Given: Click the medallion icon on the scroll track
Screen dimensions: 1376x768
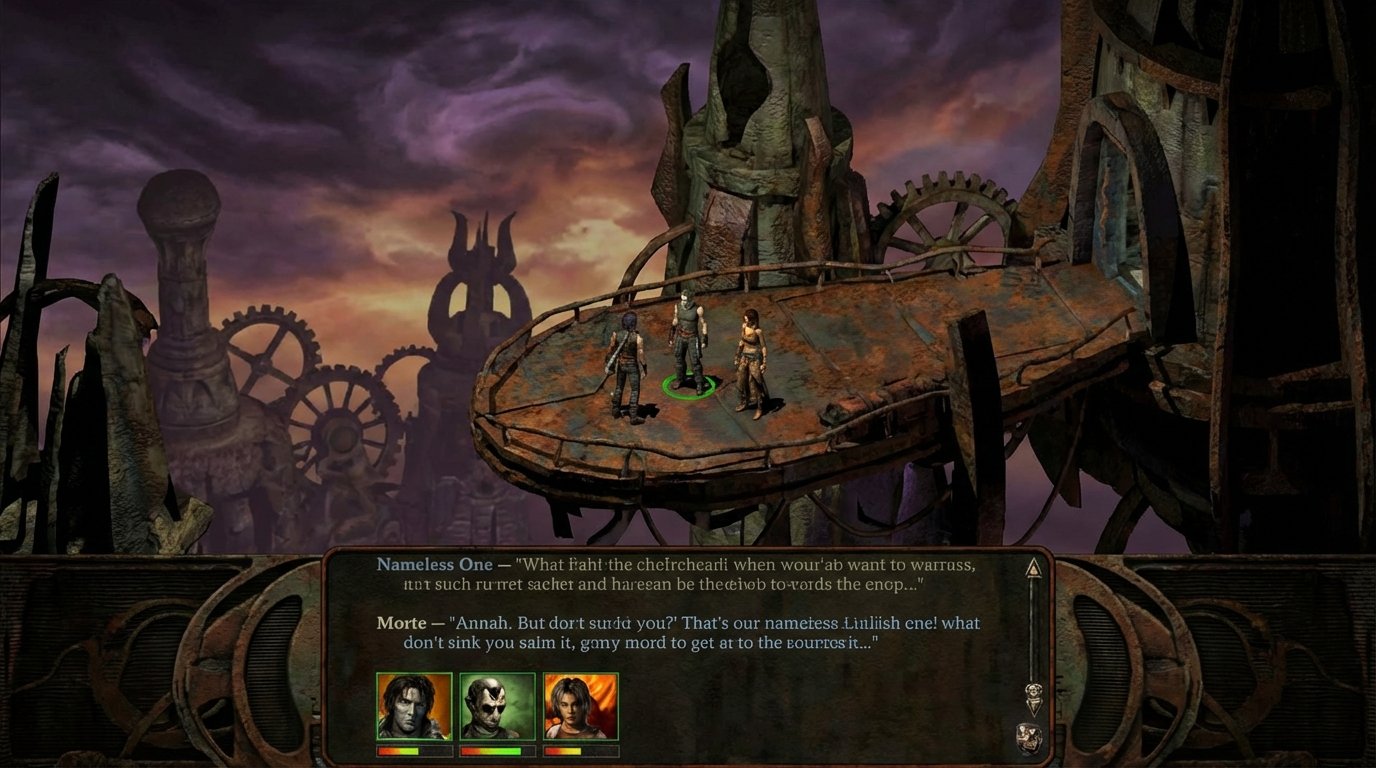Looking at the screenshot, I should (x=1034, y=689).
